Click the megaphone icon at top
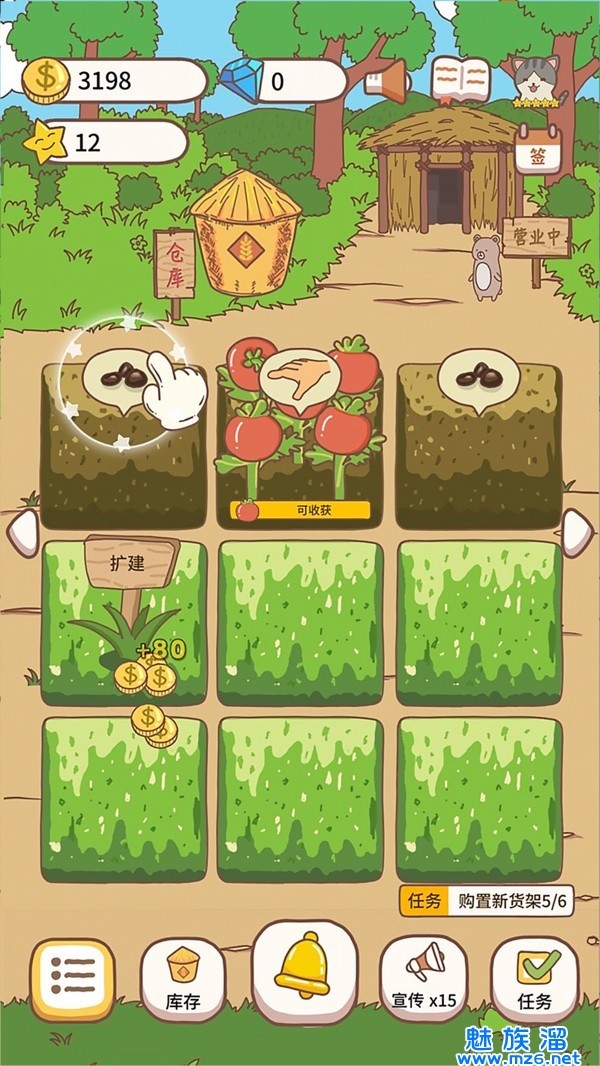This screenshot has height=1066, width=600. 389,80
